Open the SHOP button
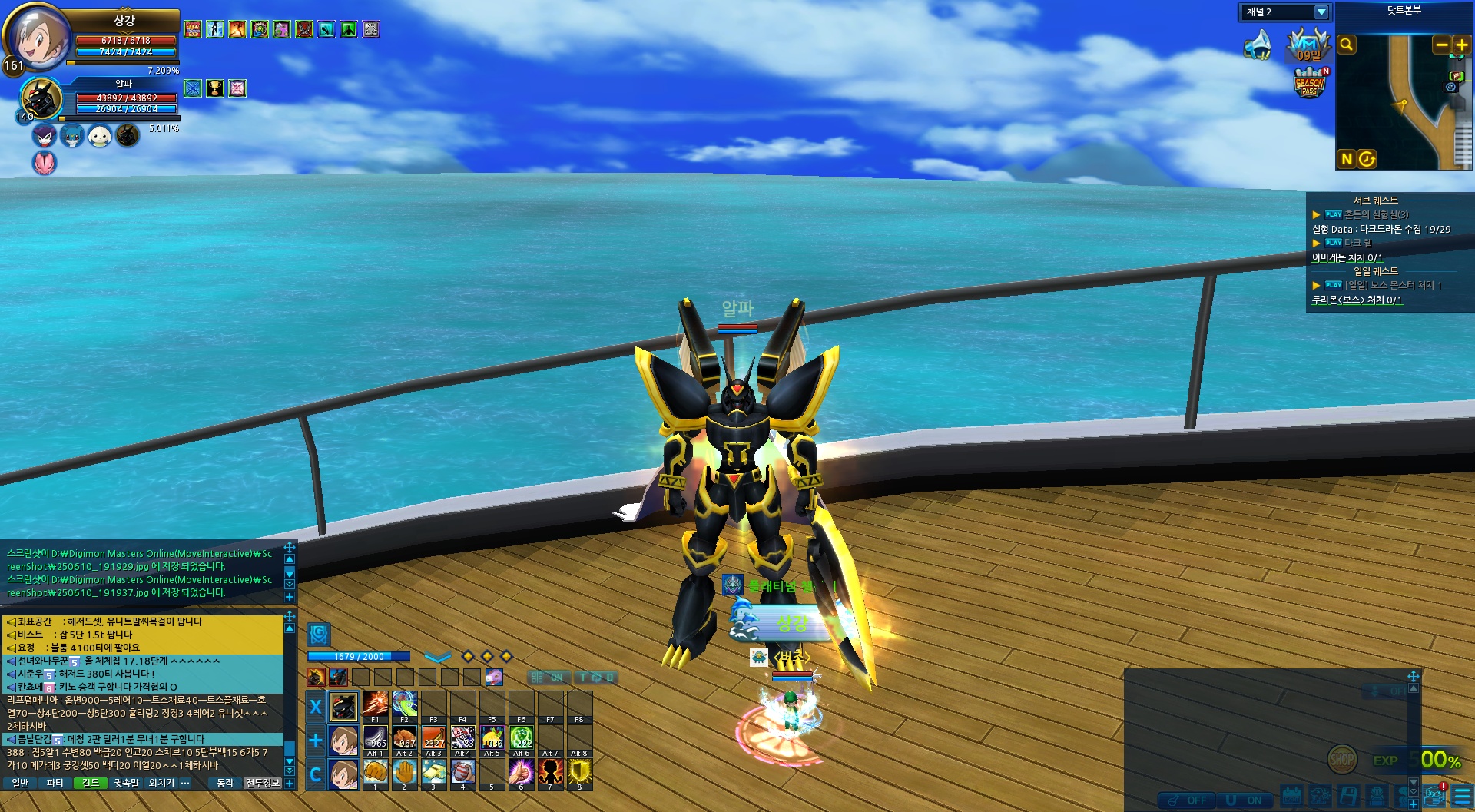The height and width of the screenshot is (812, 1475). 1342,760
